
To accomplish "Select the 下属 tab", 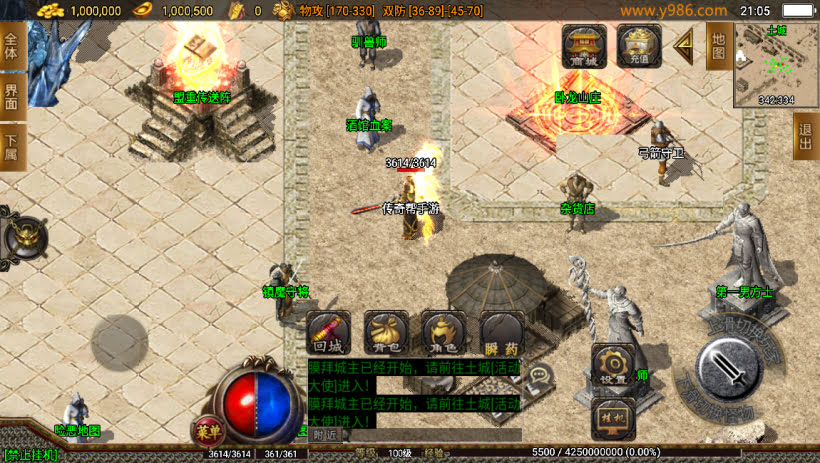I will (11, 147).
